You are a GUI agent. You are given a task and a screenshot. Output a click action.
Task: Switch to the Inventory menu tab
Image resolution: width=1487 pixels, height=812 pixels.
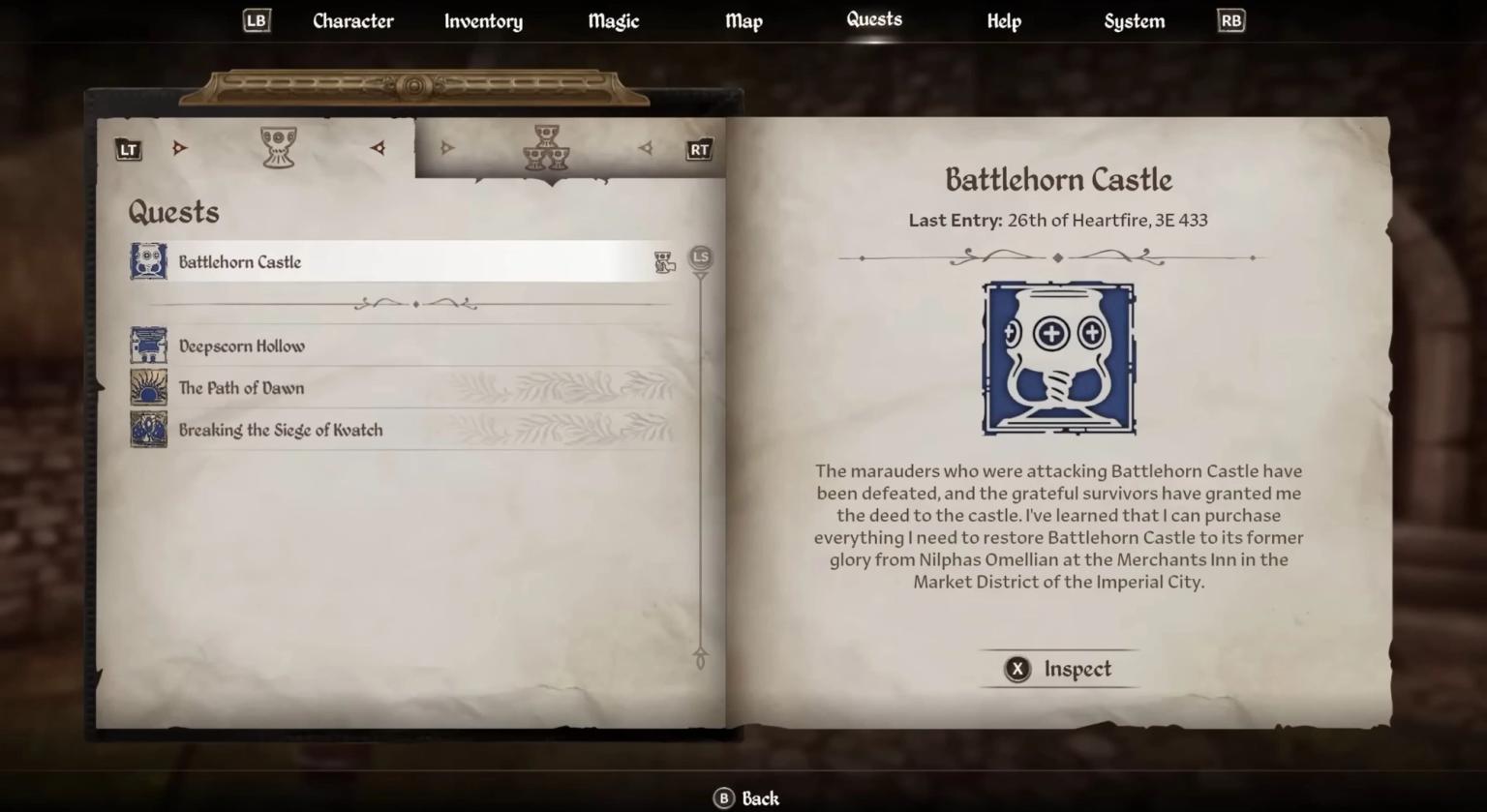pyautogui.click(x=483, y=20)
